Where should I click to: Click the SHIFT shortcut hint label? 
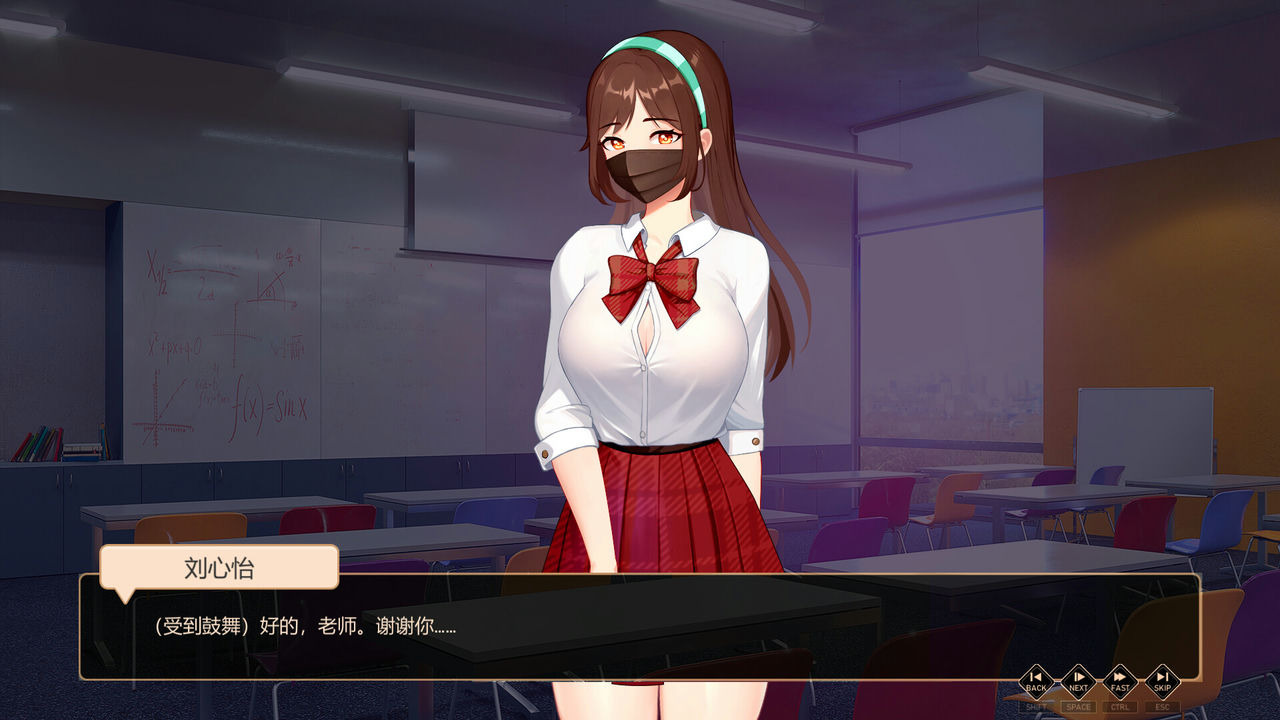[x=1036, y=706]
